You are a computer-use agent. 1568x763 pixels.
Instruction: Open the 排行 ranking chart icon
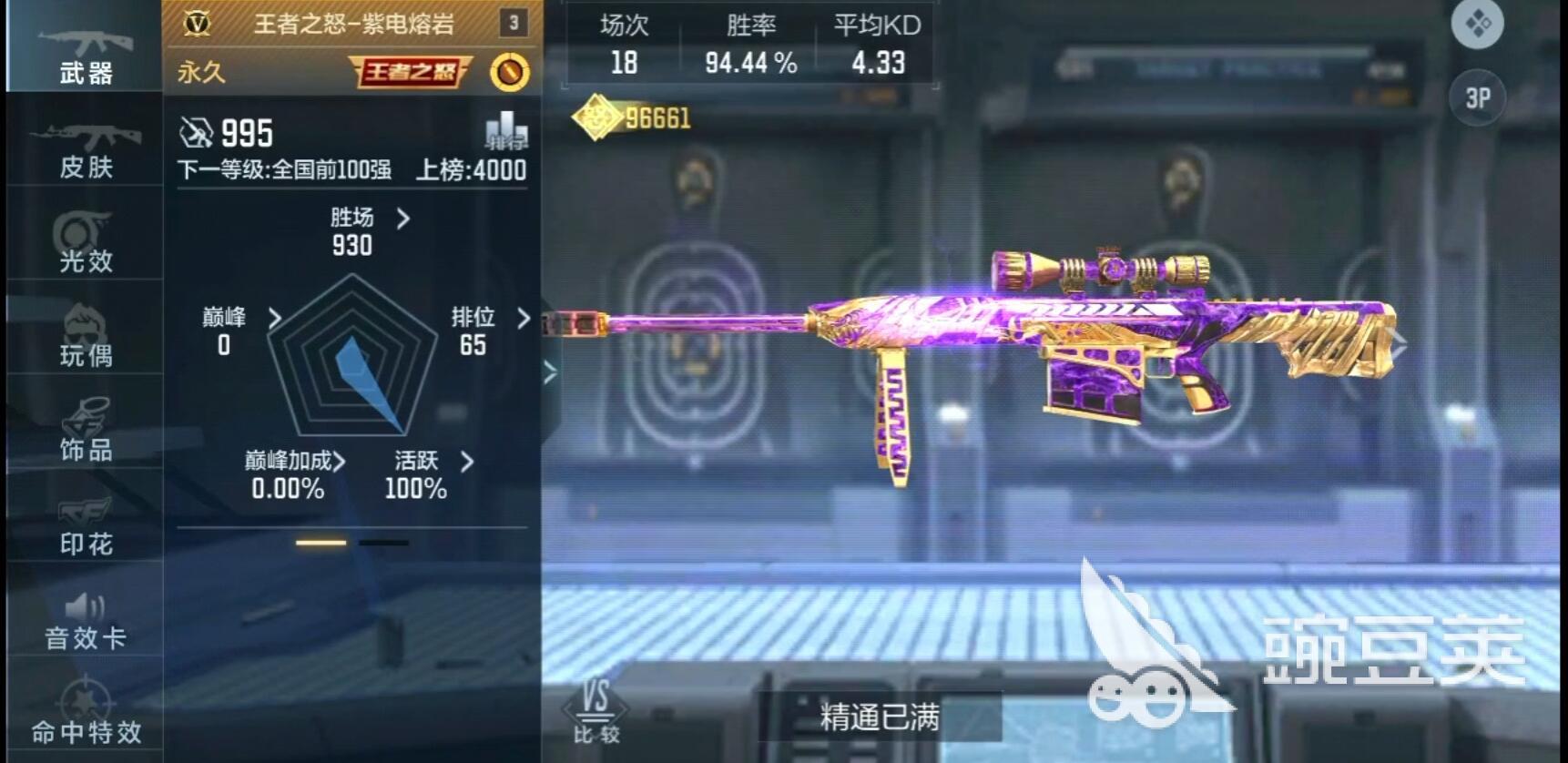click(x=505, y=132)
